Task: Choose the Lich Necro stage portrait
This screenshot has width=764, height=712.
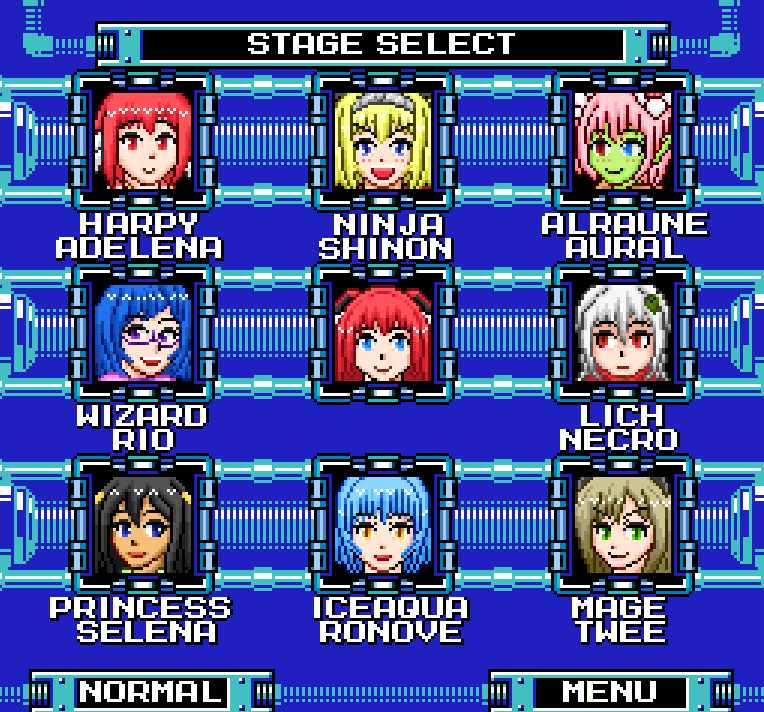Action: click(623, 333)
